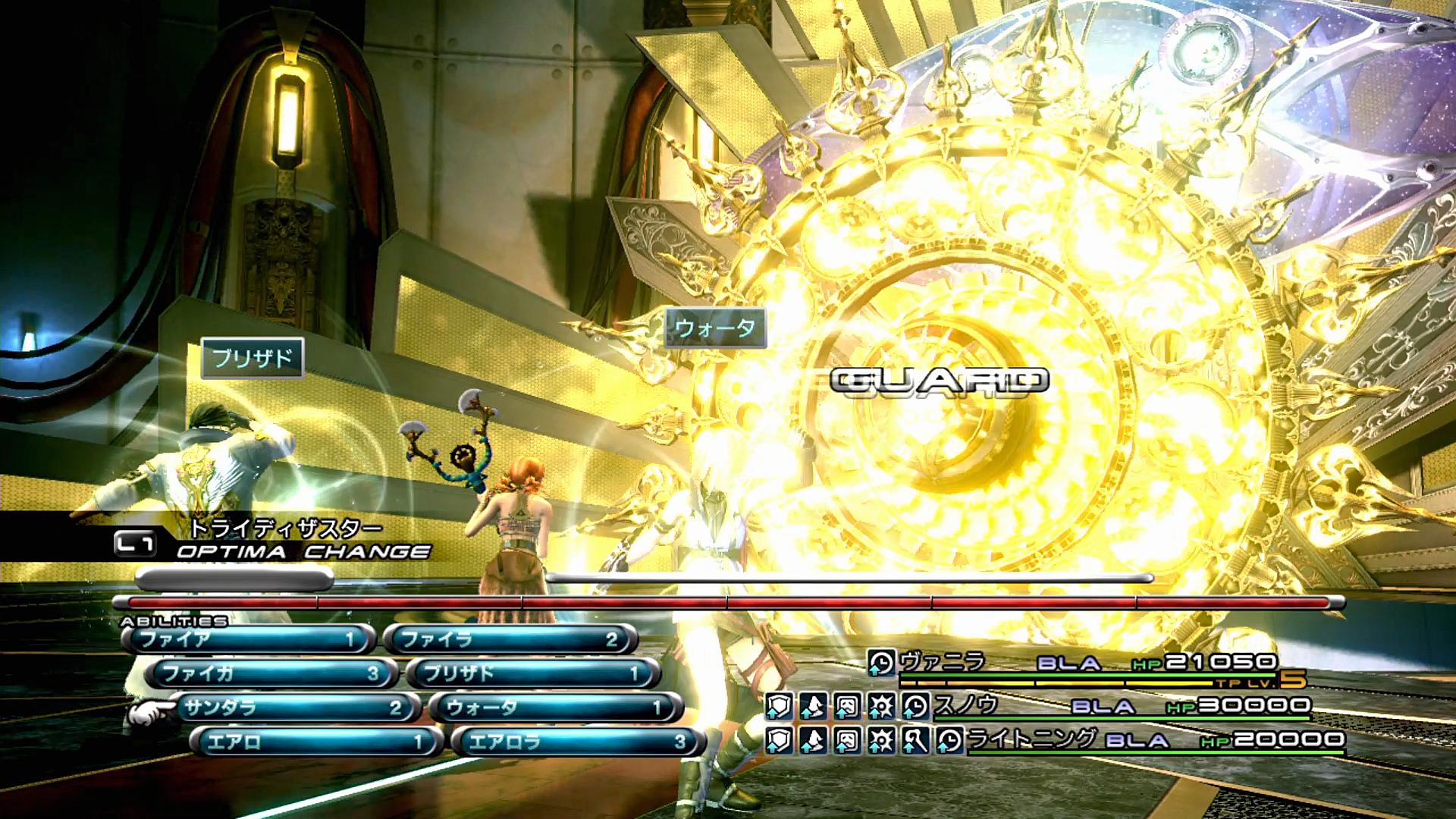Pick ブリザド in the abilities list
1456x819 pixels.
pos(532,673)
